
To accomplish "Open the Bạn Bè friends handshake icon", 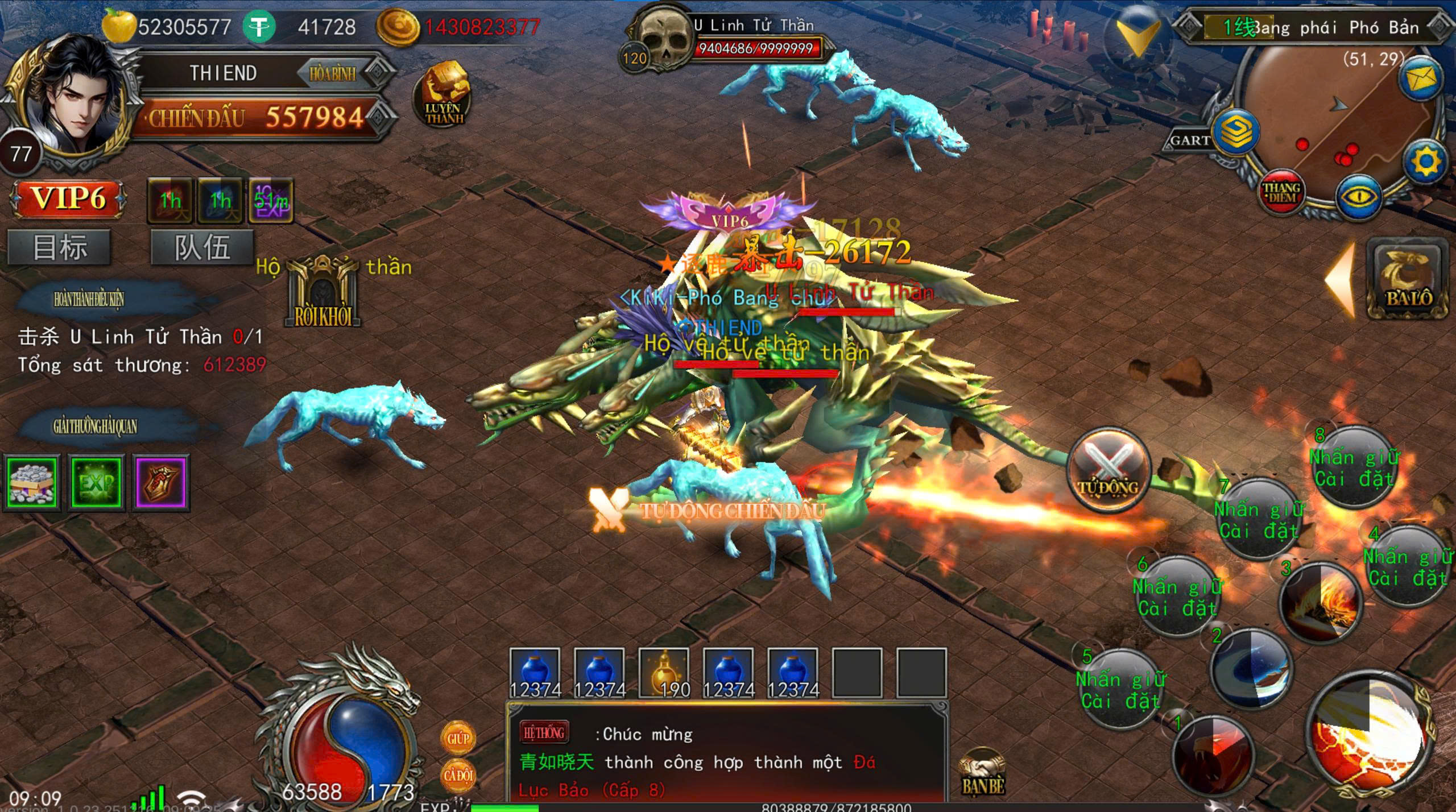I will click(x=982, y=772).
